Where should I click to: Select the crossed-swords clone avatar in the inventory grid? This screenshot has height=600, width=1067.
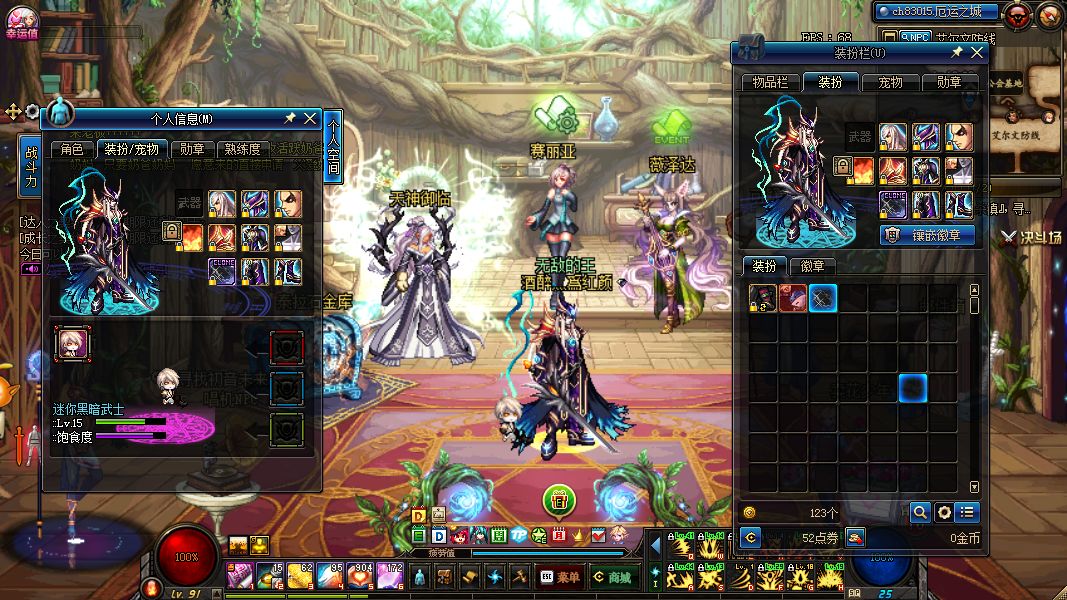point(823,298)
